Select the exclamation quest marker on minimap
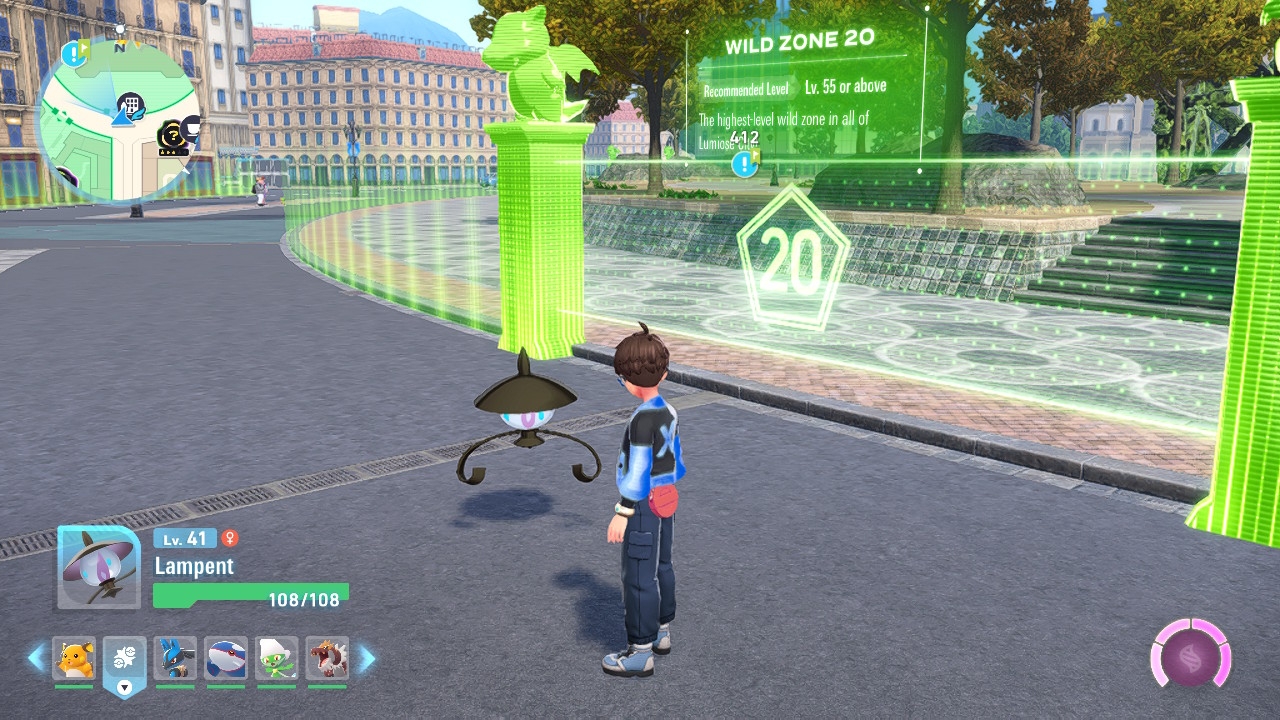 pyautogui.click(x=72, y=53)
